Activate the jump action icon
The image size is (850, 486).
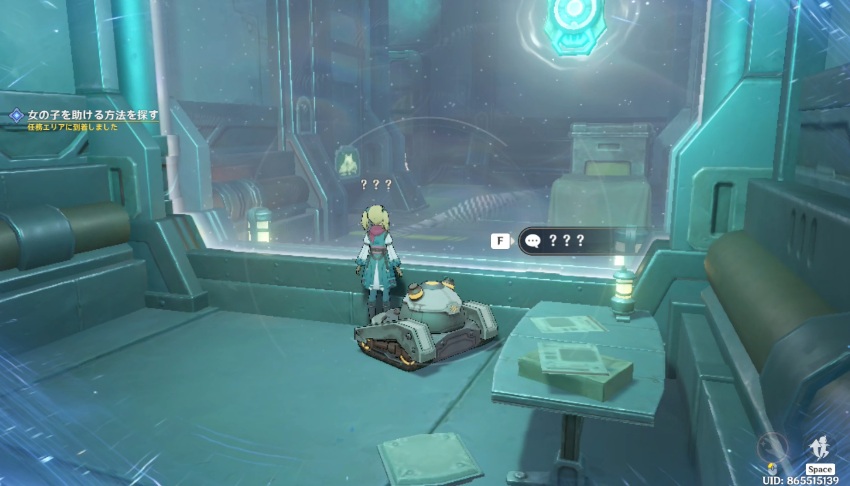coord(820,447)
